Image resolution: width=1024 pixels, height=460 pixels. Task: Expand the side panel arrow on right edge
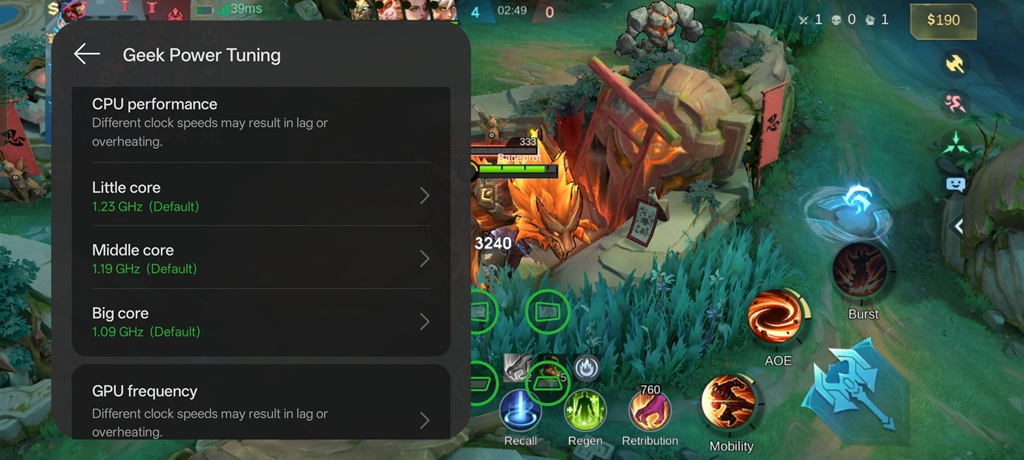(x=958, y=227)
